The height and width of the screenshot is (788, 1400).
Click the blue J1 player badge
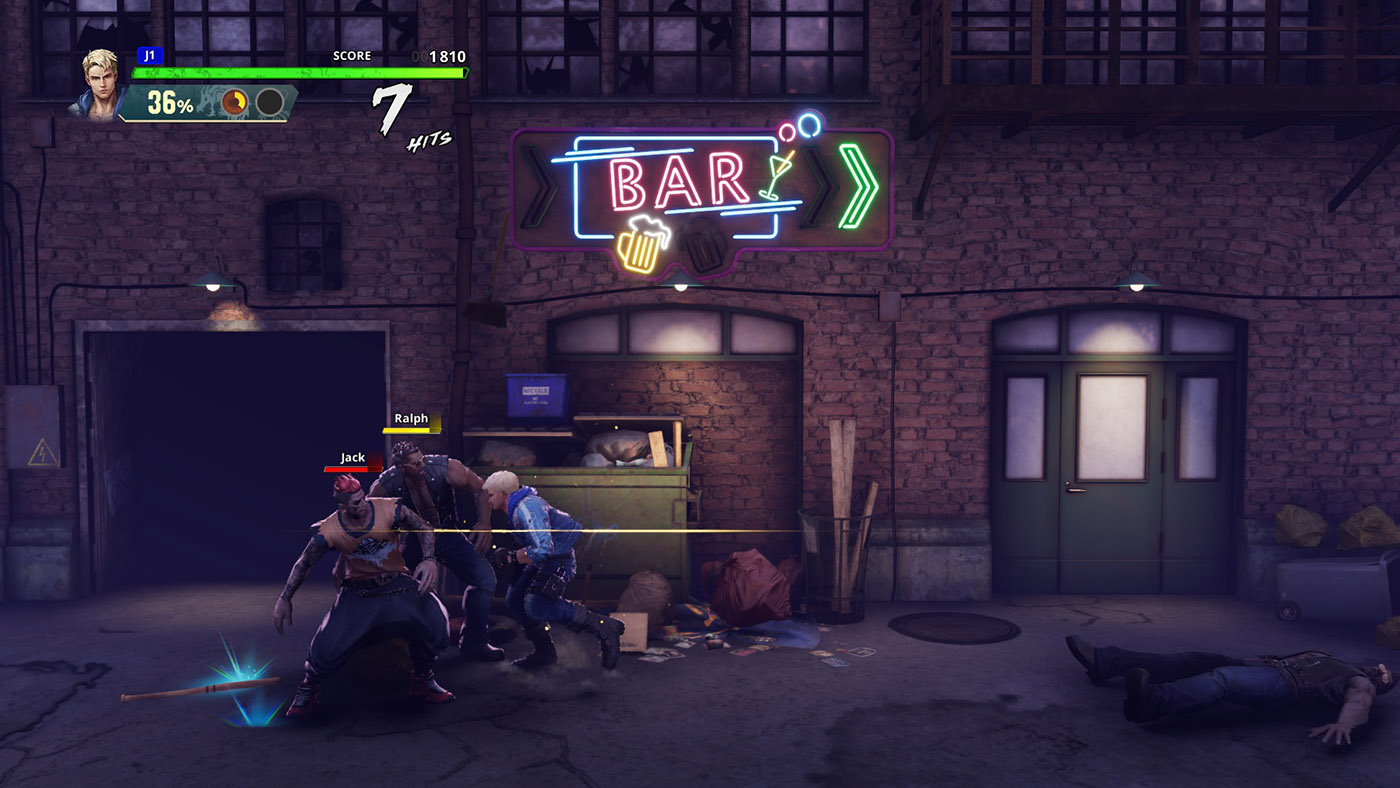(149, 56)
